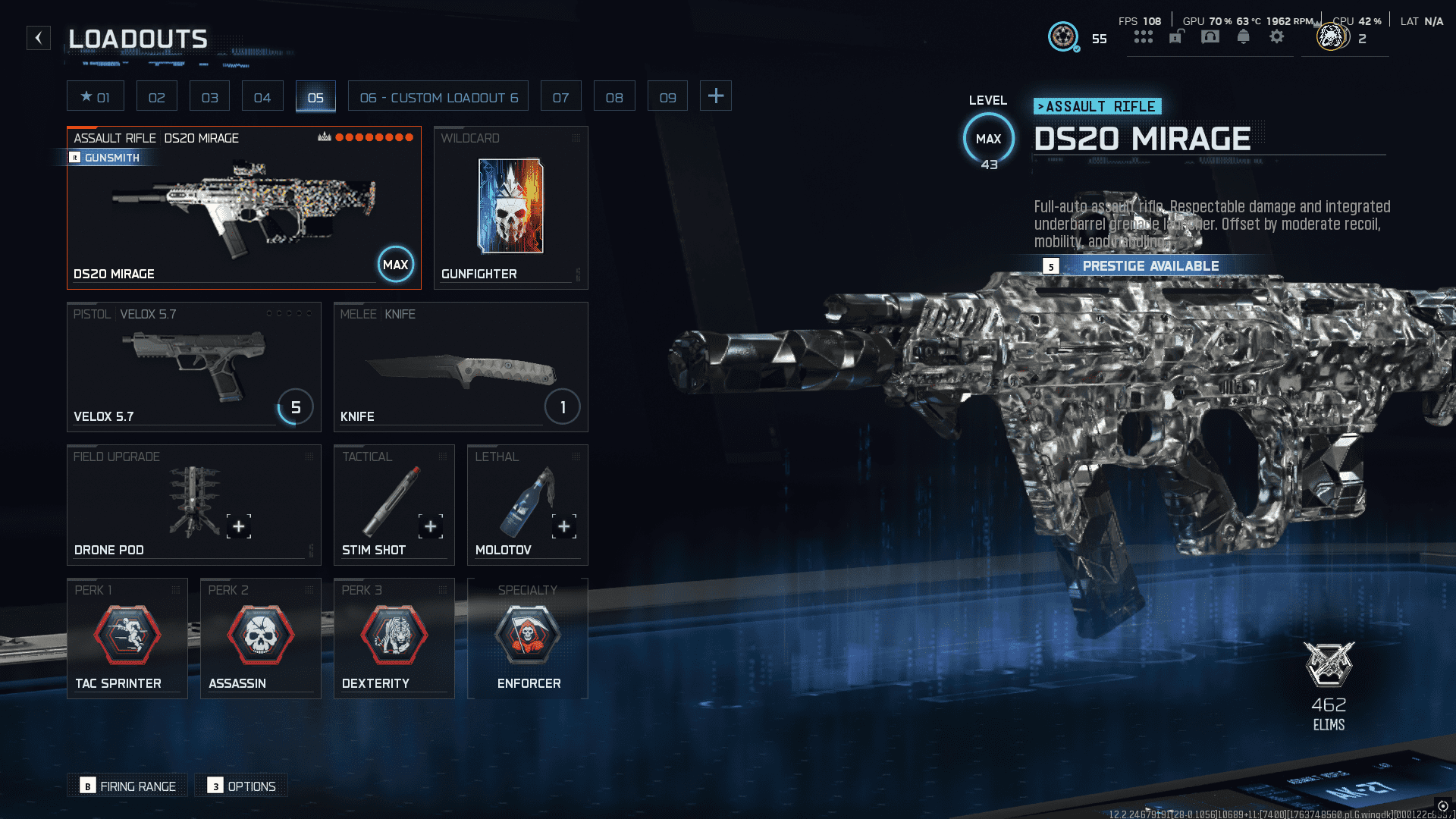Choose the Dexterity perk slot
The width and height of the screenshot is (1456, 819).
(394, 639)
